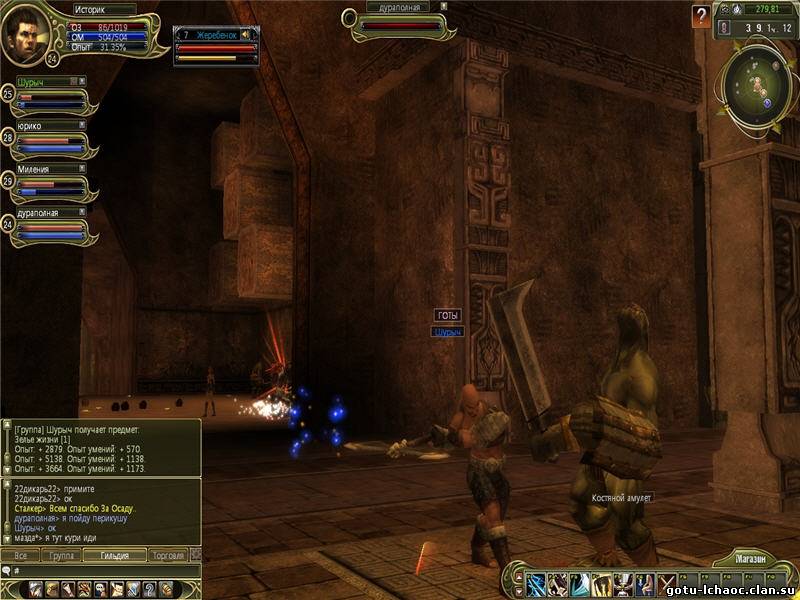Click the Жеребенок pet frame

click(x=216, y=46)
